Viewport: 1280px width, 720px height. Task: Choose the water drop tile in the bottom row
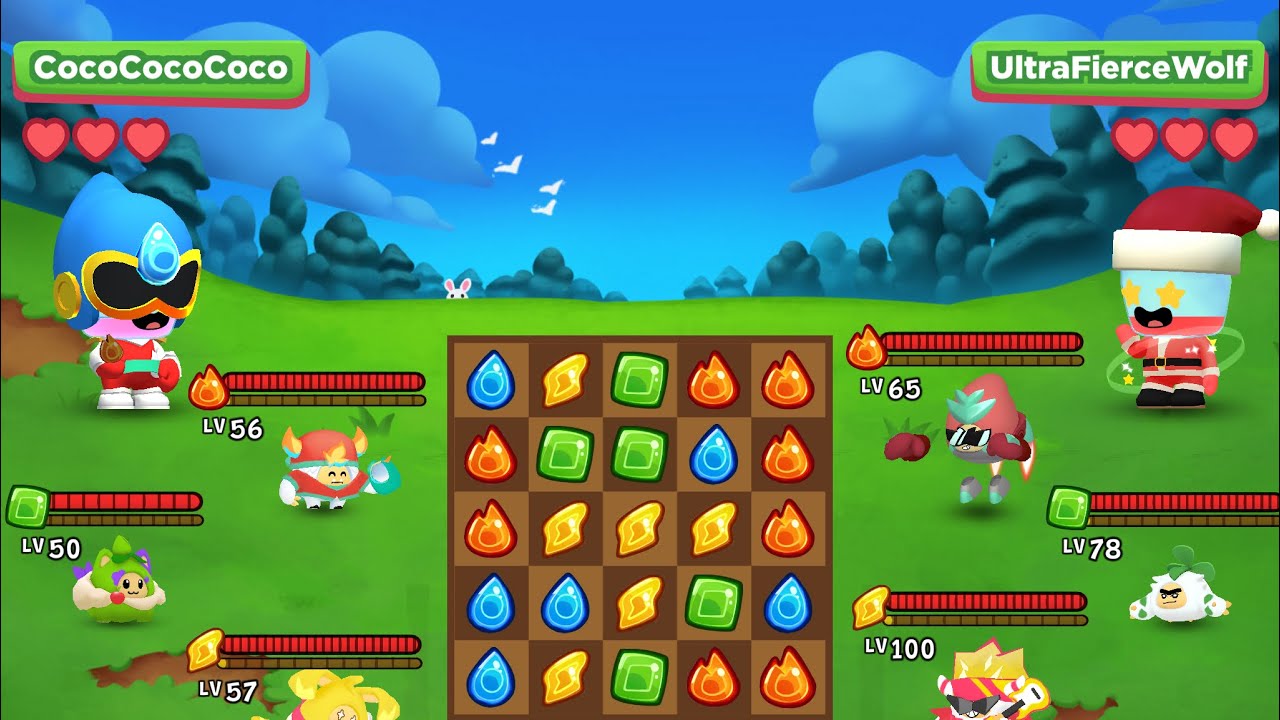pos(491,676)
